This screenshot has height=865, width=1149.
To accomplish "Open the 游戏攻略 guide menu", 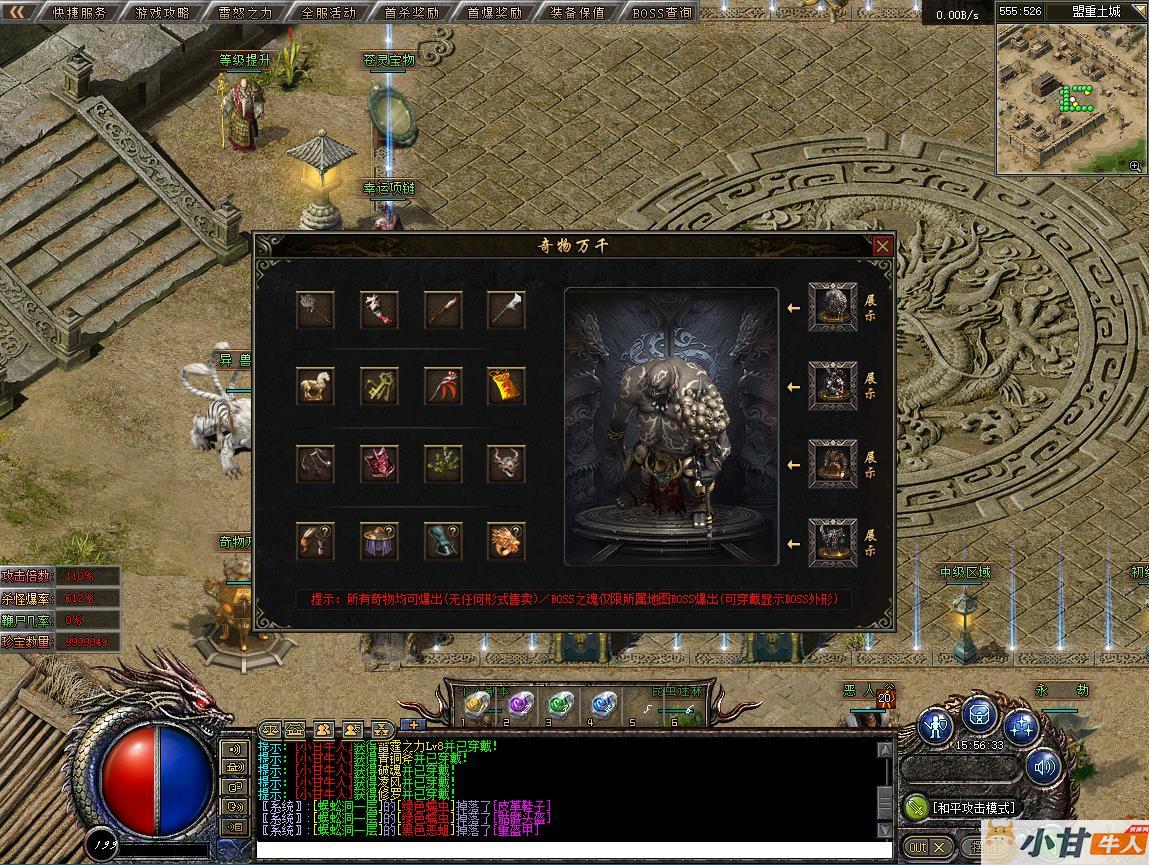I will [162, 13].
